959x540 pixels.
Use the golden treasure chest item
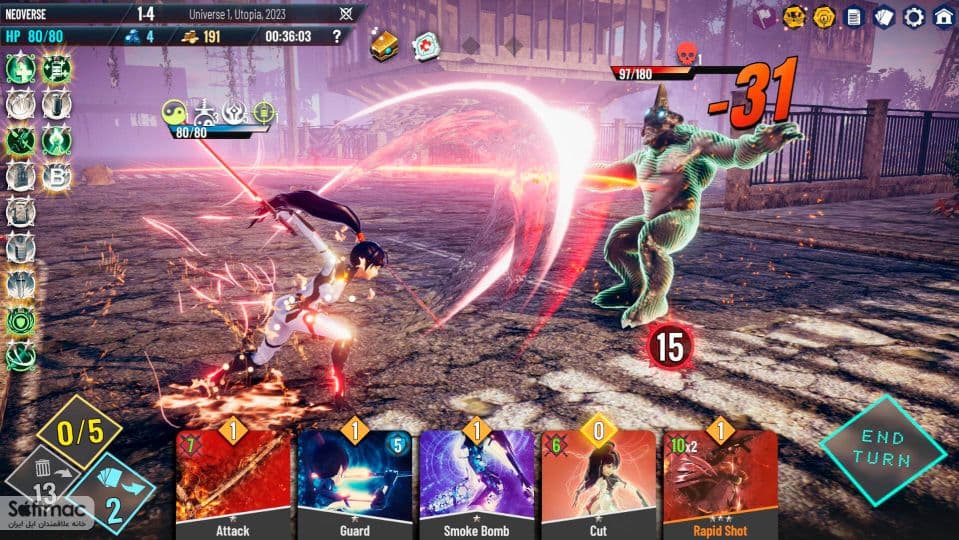coord(385,44)
